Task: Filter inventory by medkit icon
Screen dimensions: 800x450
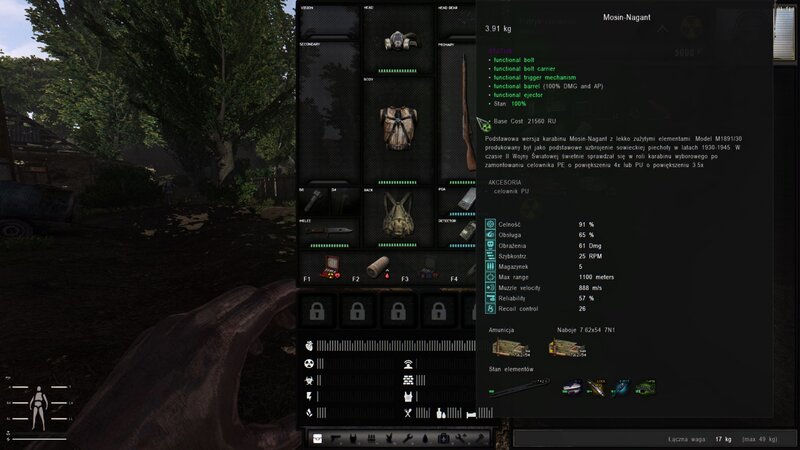Action: tap(443, 438)
